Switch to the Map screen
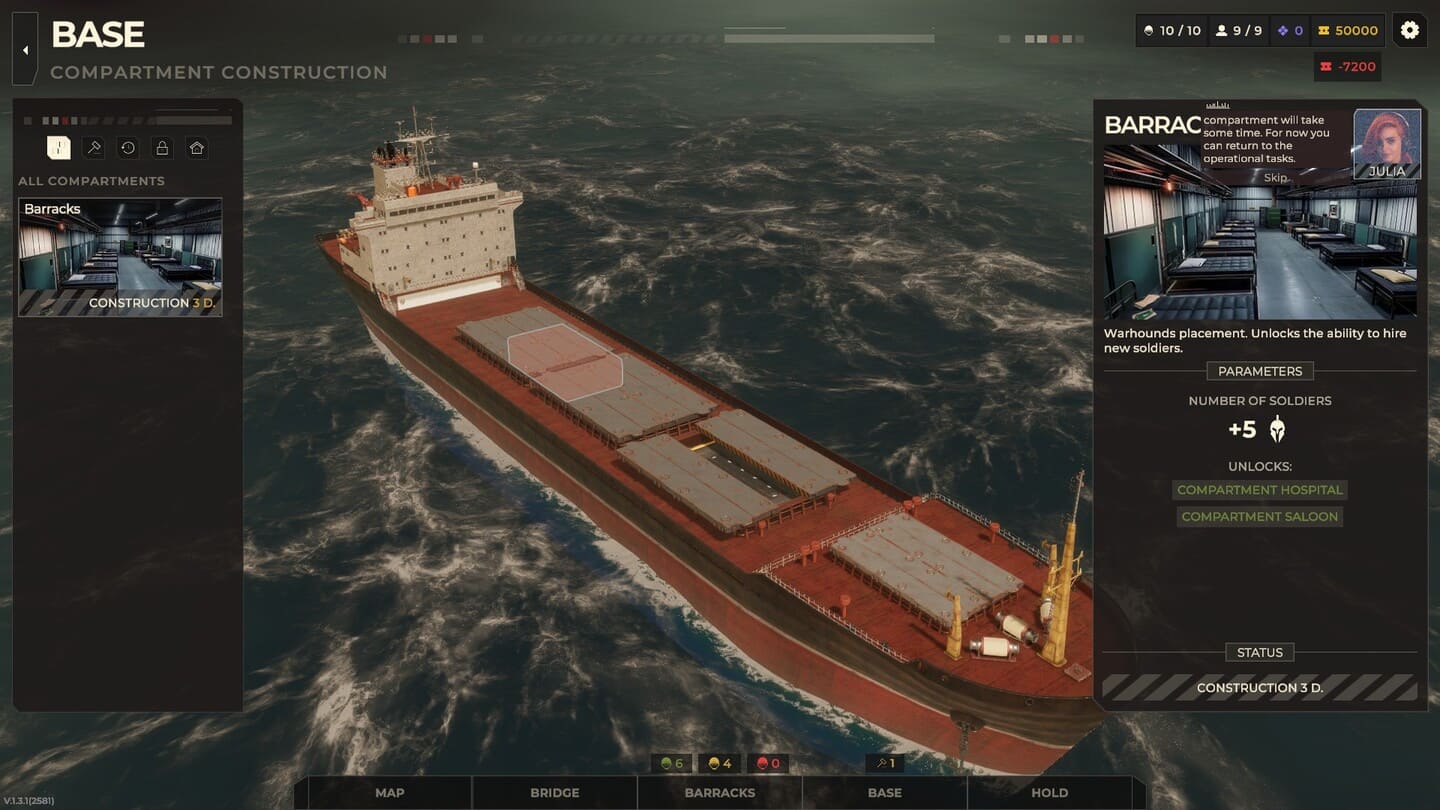Image resolution: width=1440 pixels, height=810 pixels. pos(389,792)
